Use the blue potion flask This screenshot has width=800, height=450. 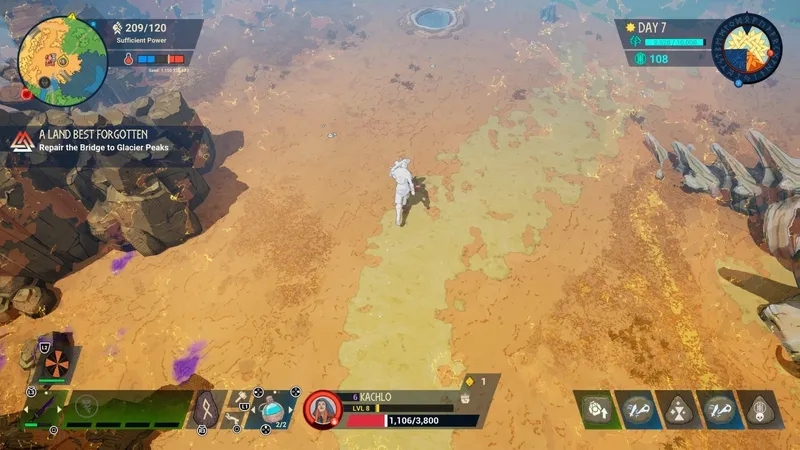(x=272, y=408)
